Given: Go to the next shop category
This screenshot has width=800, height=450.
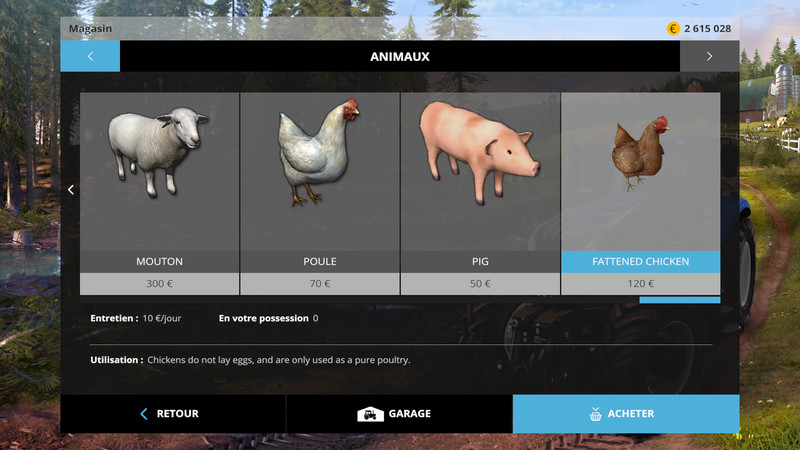Looking at the screenshot, I should (709, 56).
